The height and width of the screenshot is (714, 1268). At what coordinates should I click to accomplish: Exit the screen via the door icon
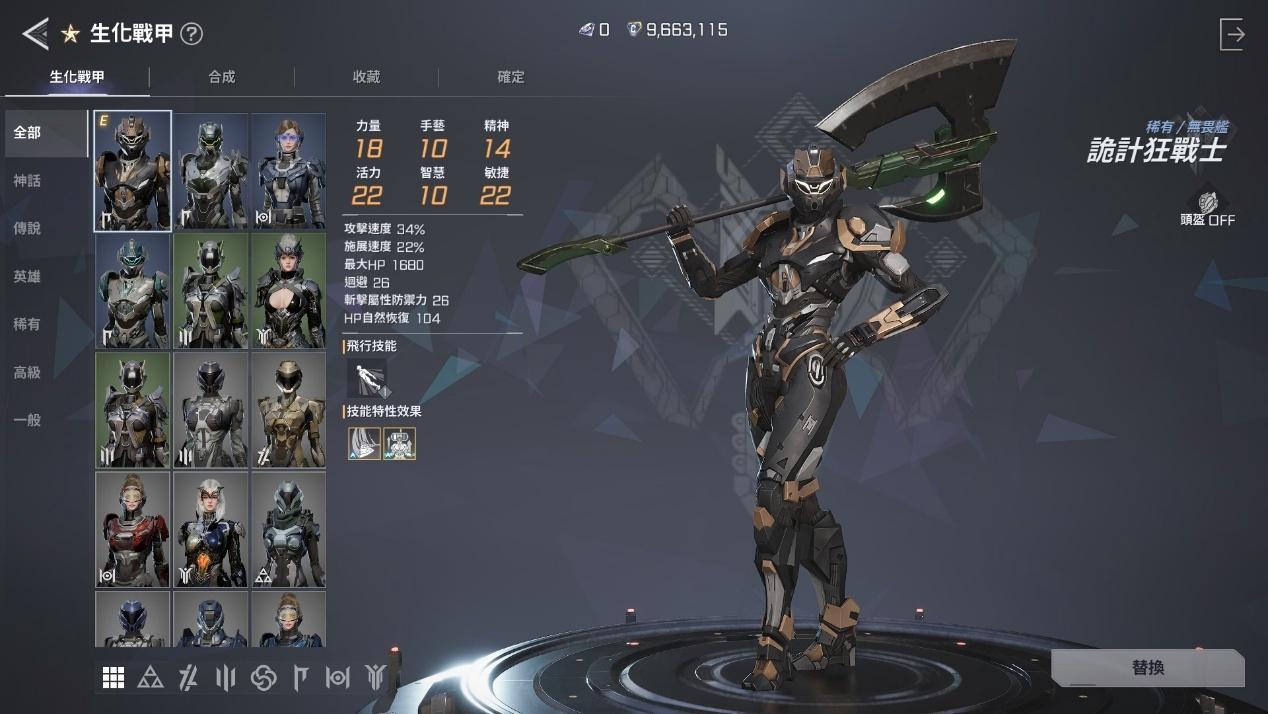click(x=1233, y=34)
